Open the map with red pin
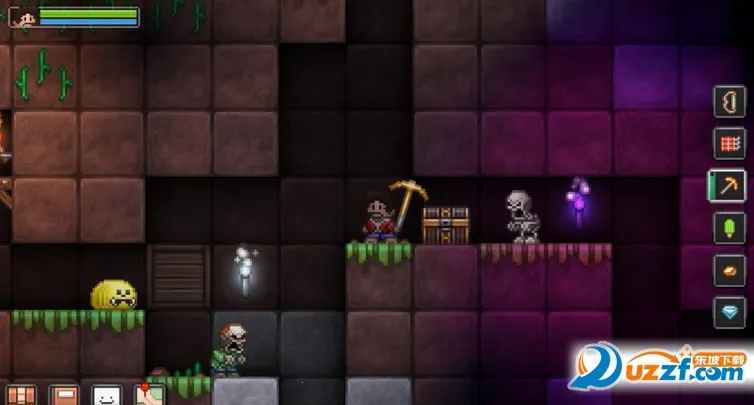This screenshot has height=405, width=754. (149, 395)
